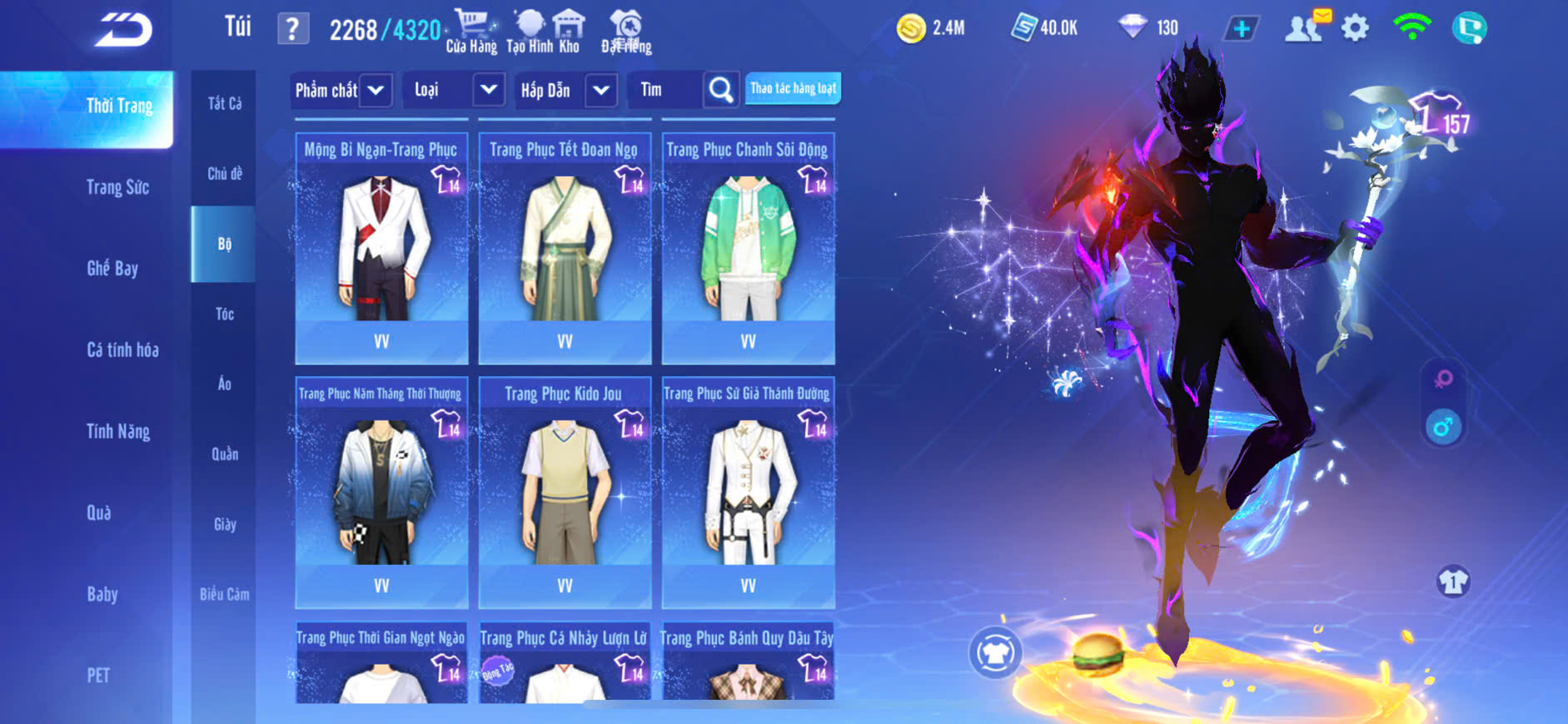1568x724 pixels.
Task: Open the settings gear icon
Action: pos(1355,28)
